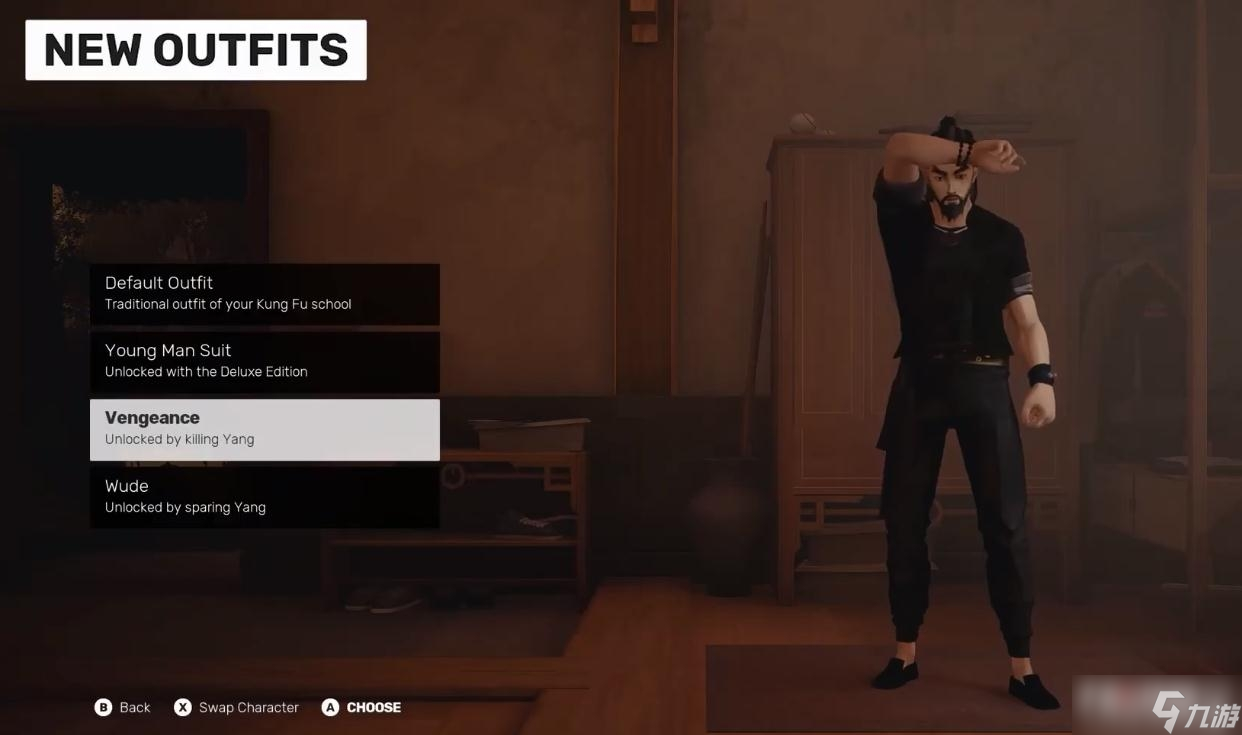This screenshot has height=735, width=1242.
Task: Select the Default Outfit entry
Action: pos(264,293)
